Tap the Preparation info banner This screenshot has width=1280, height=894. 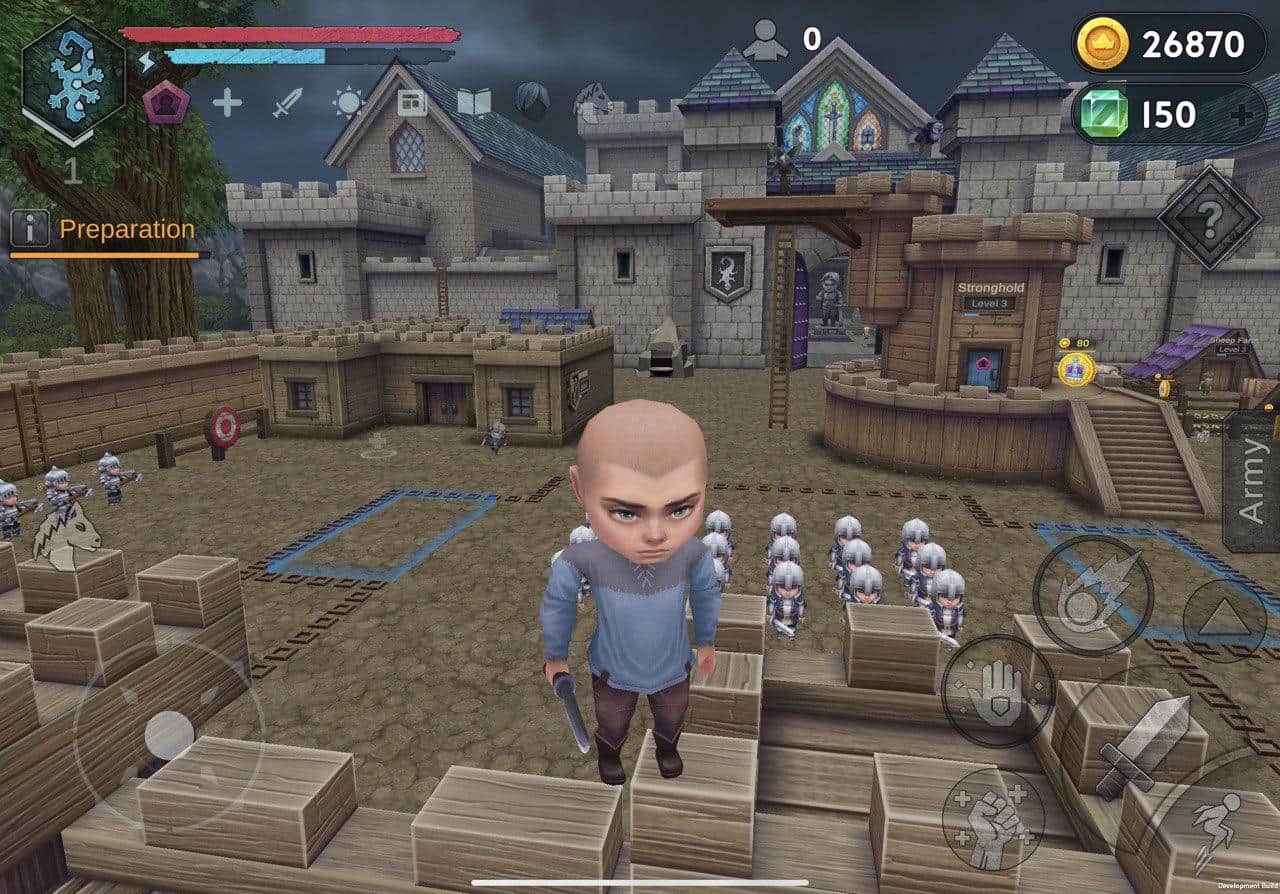pos(125,229)
